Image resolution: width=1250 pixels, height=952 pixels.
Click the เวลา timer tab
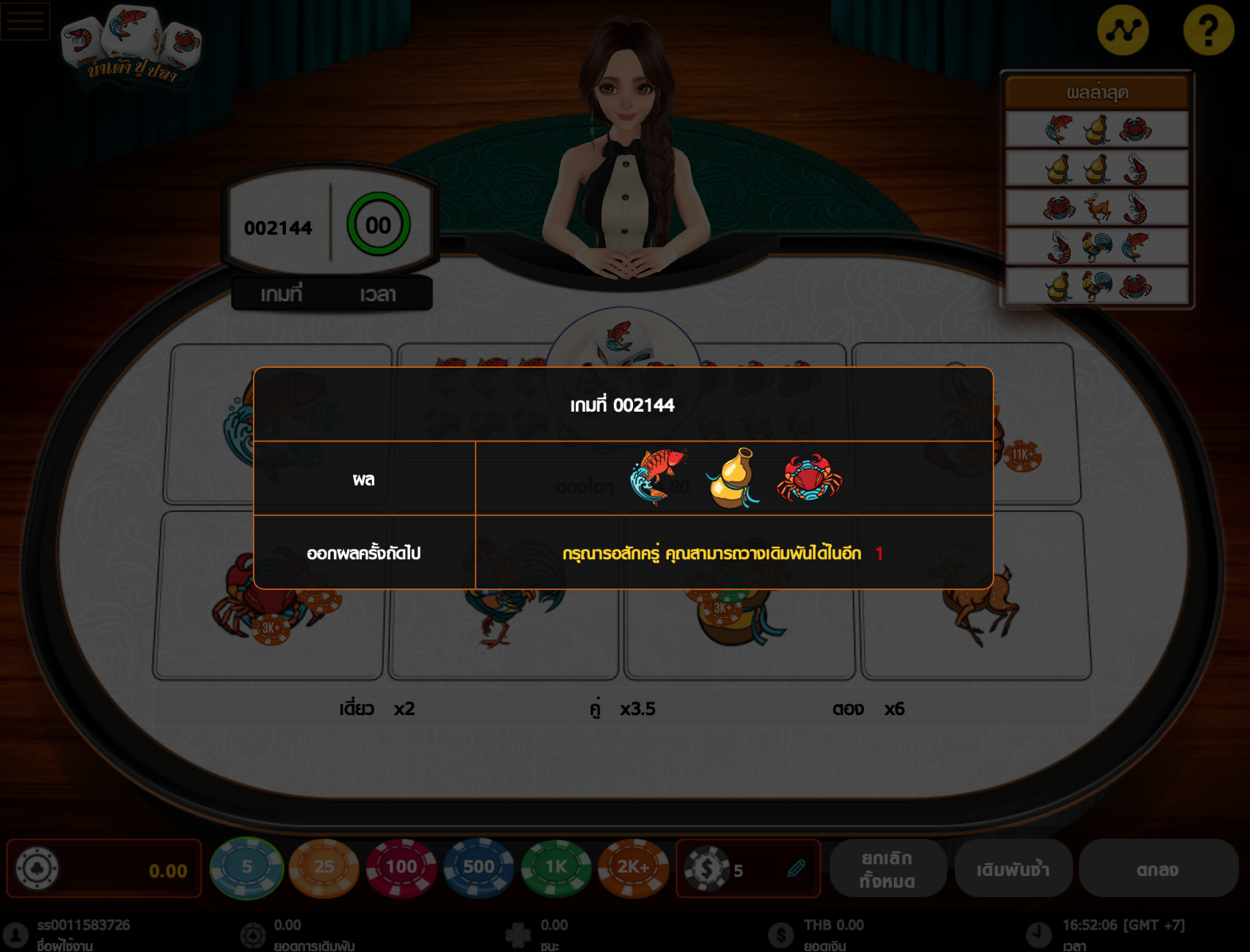click(x=378, y=294)
